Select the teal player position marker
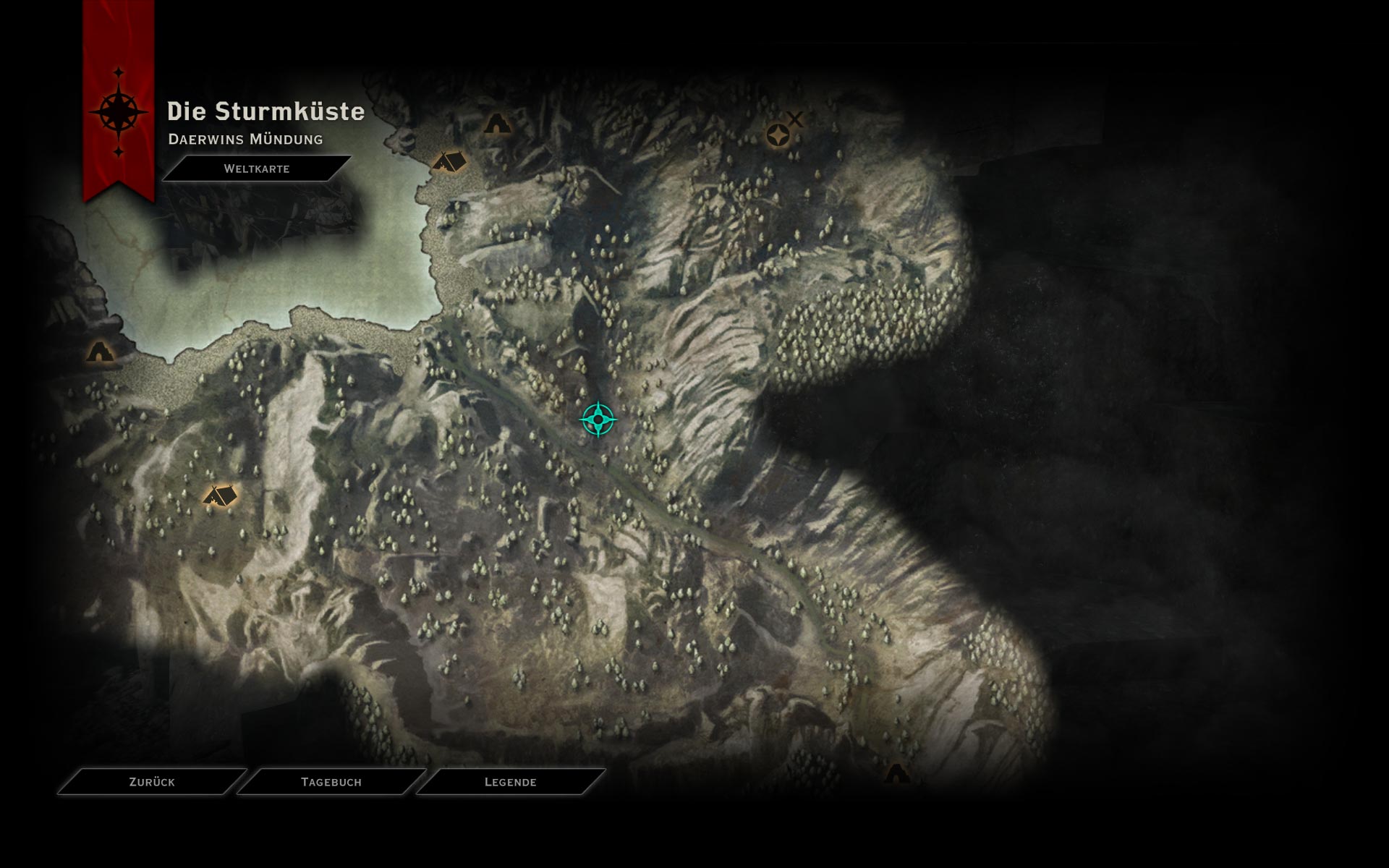 (x=598, y=419)
